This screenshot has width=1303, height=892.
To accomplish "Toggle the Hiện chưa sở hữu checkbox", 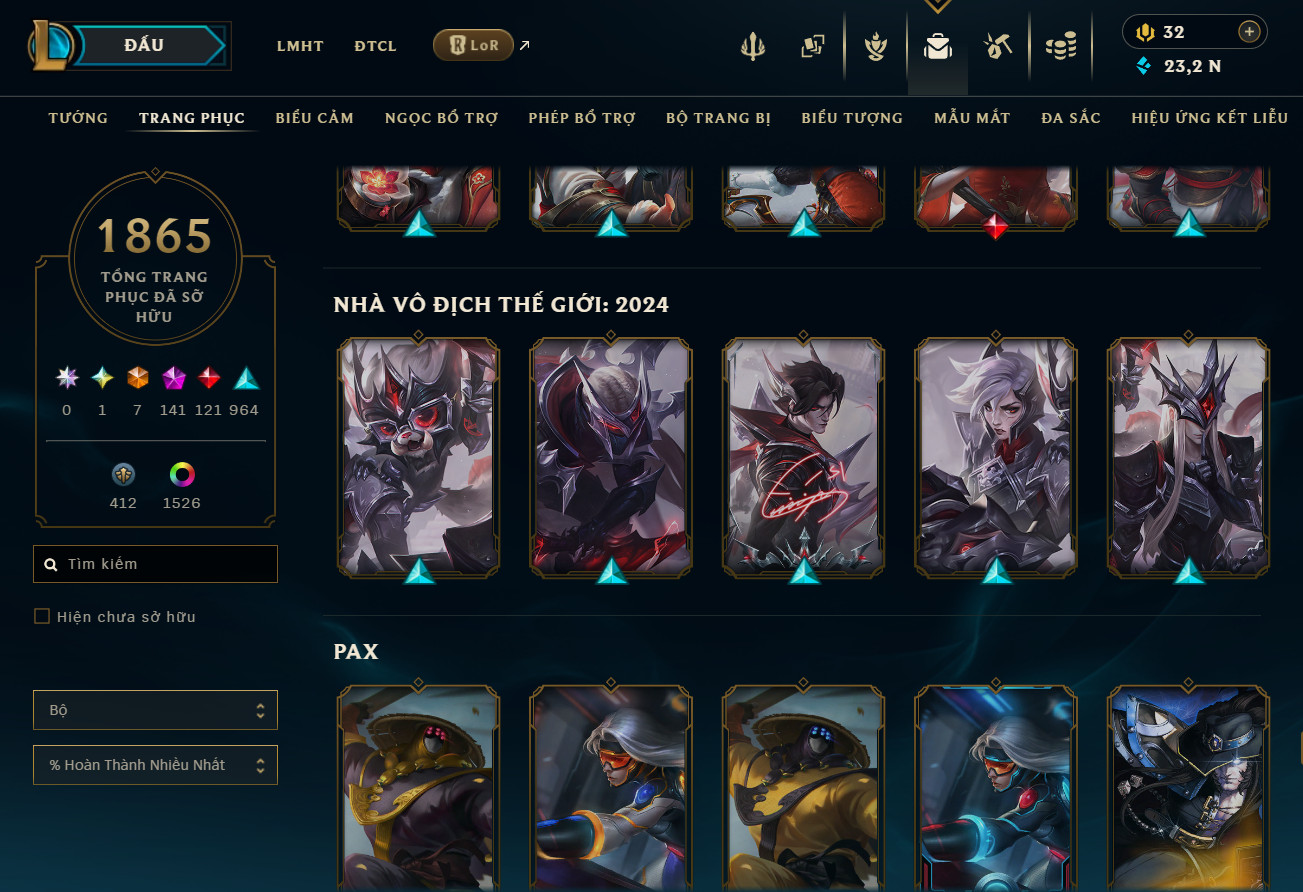I will pos(42,617).
